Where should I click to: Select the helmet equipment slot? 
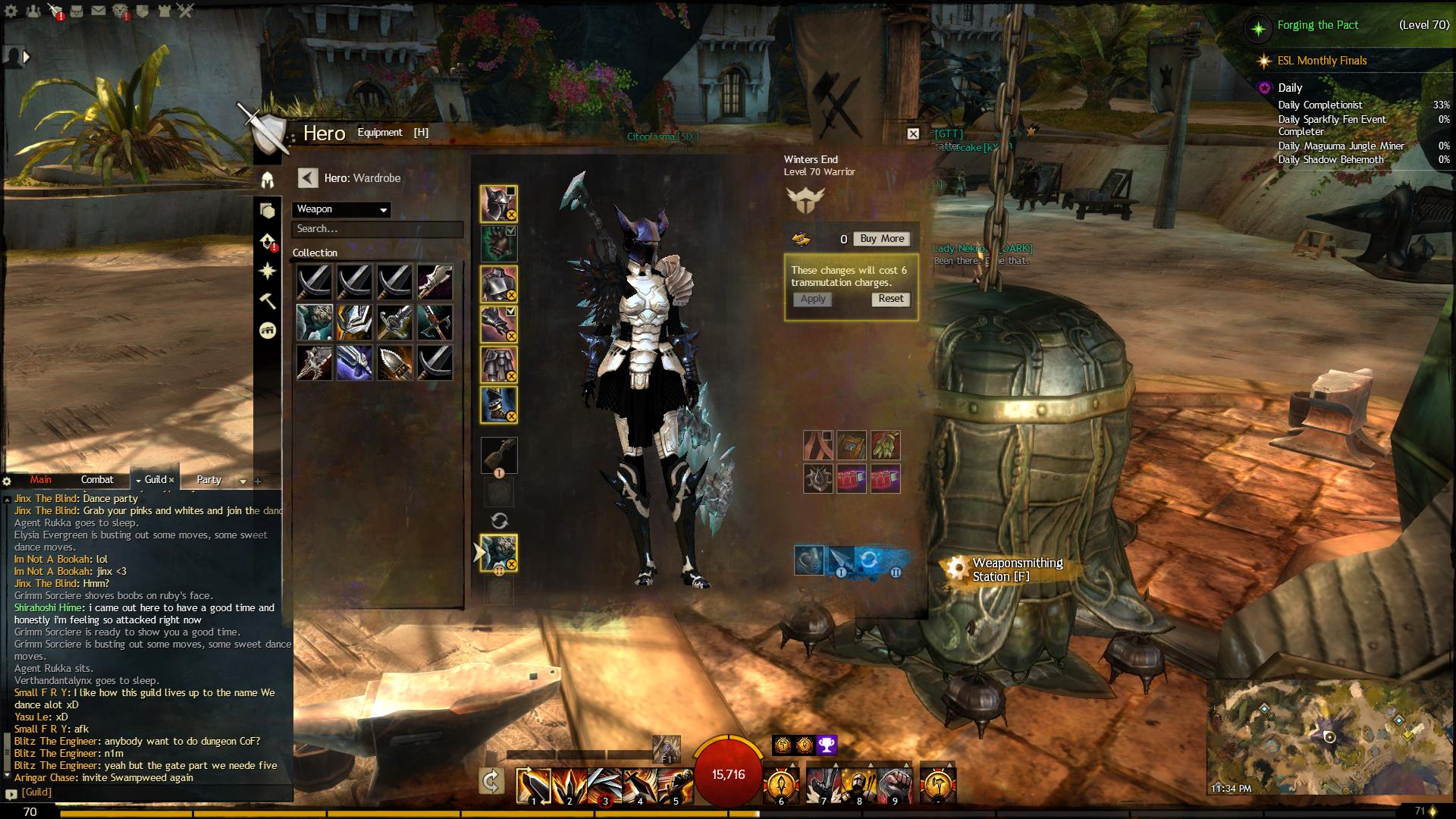(x=498, y=203)
